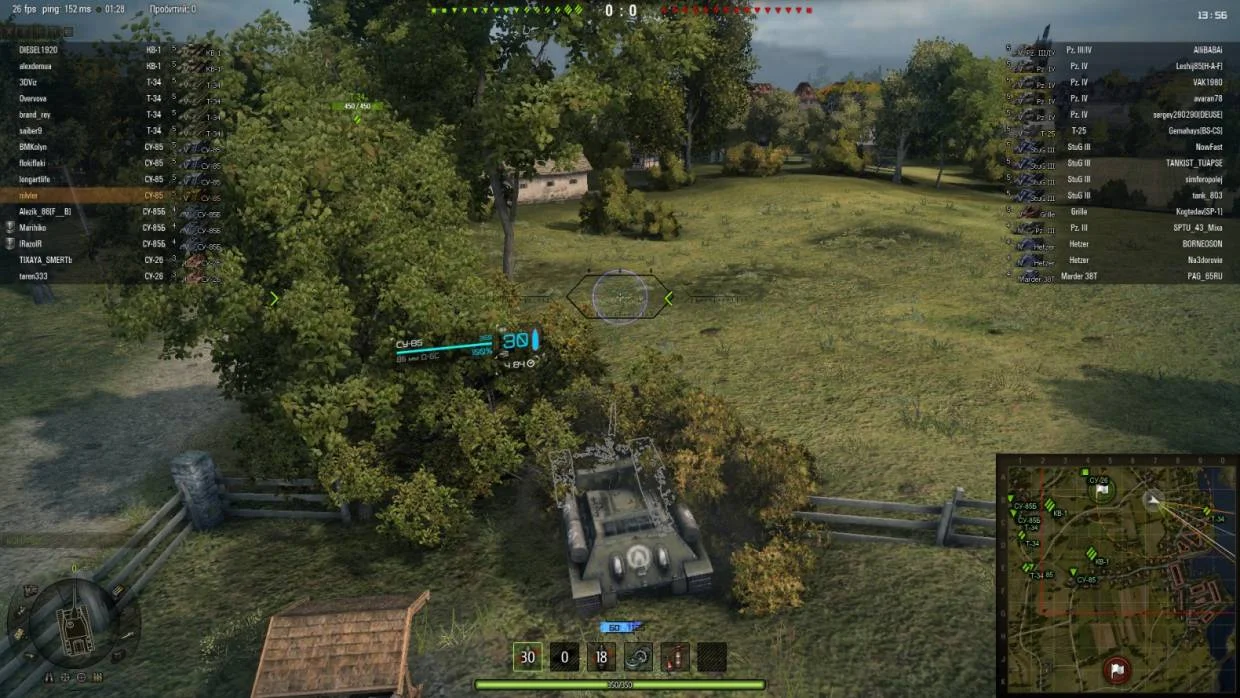The image size is (1240, 698).
Task: Click the red enemy base flag on minimap
Action: 1117,667
